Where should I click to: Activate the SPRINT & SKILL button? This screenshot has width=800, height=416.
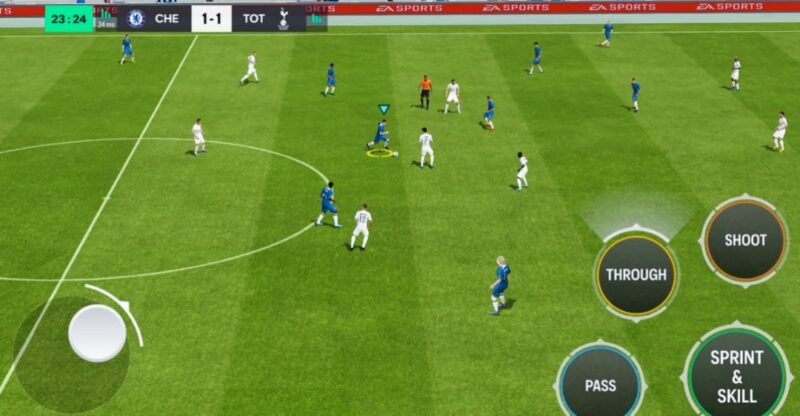[737, 374]
